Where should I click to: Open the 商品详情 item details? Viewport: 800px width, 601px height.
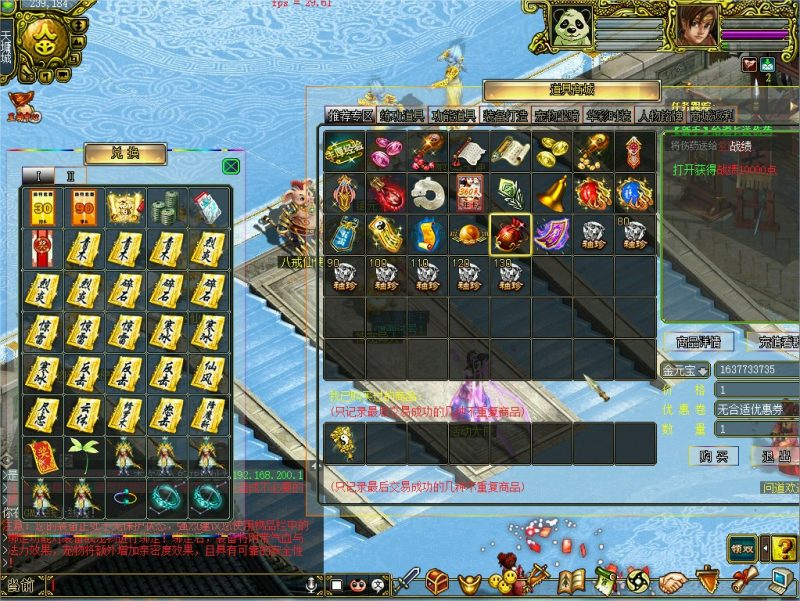point(698,342)
